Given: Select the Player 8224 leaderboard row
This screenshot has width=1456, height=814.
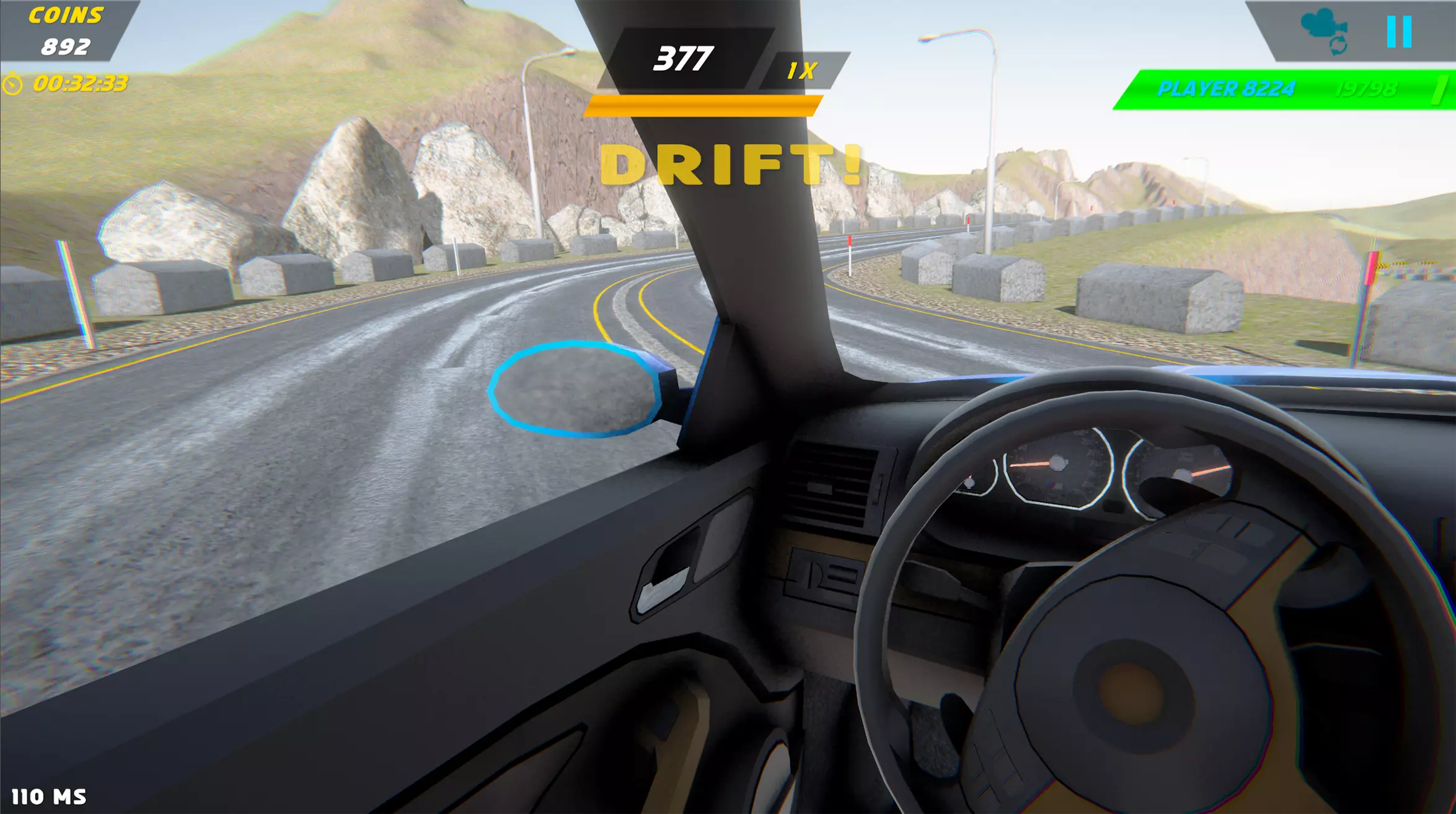Looking at the screenshot, I should (1284, 90).
